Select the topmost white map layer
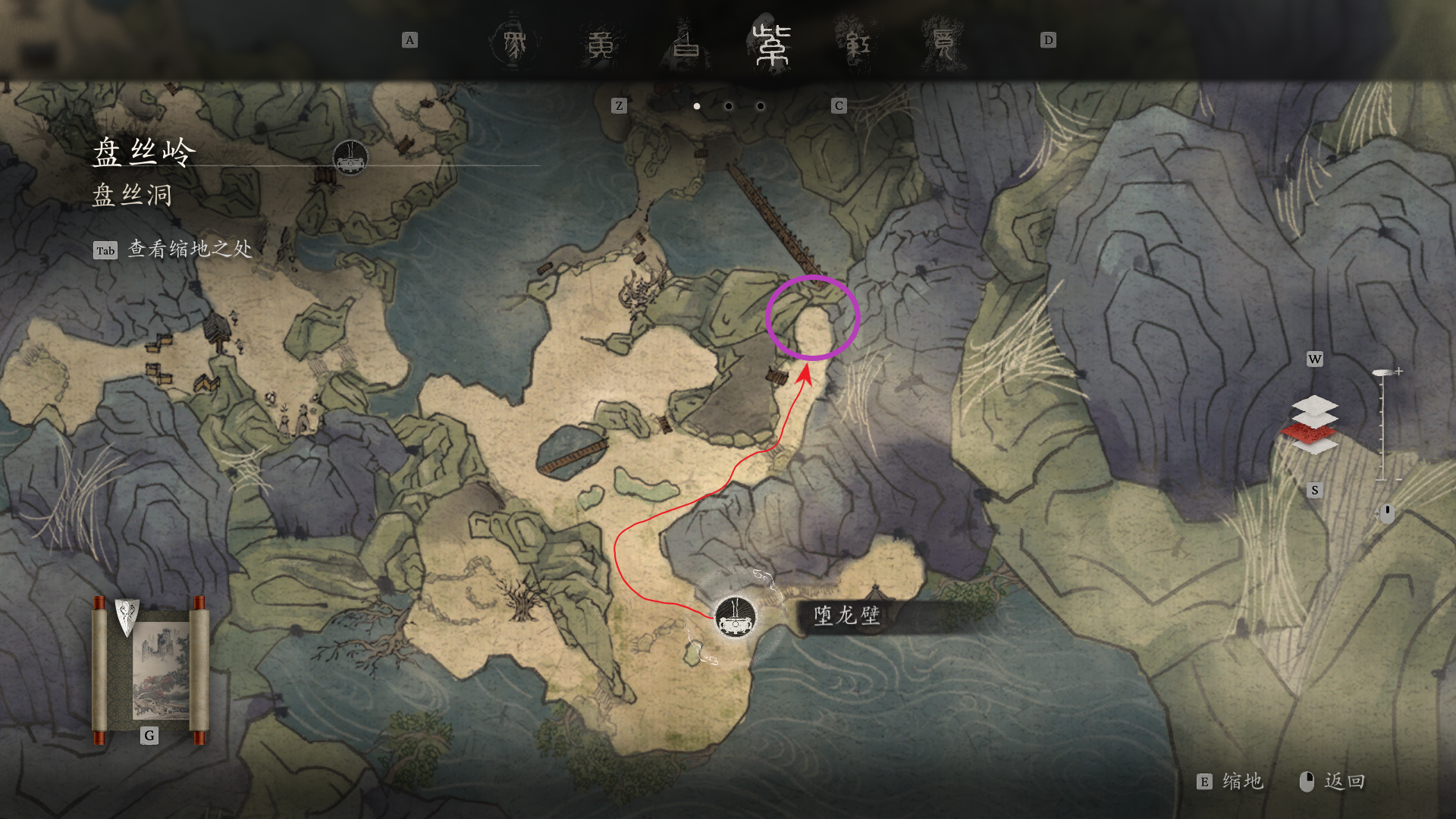 1314,405
